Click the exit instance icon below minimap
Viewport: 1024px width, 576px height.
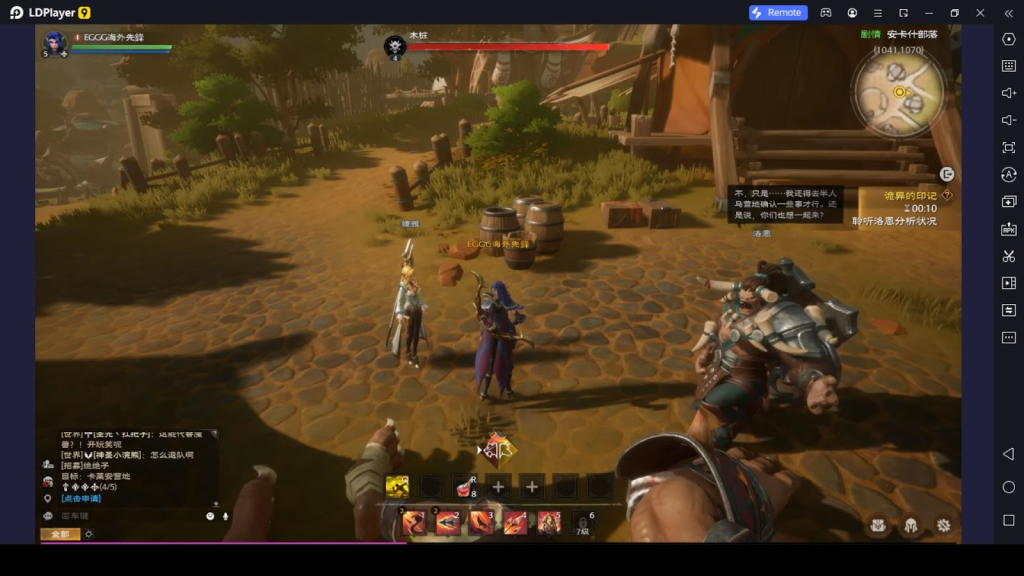pos(946,174)
